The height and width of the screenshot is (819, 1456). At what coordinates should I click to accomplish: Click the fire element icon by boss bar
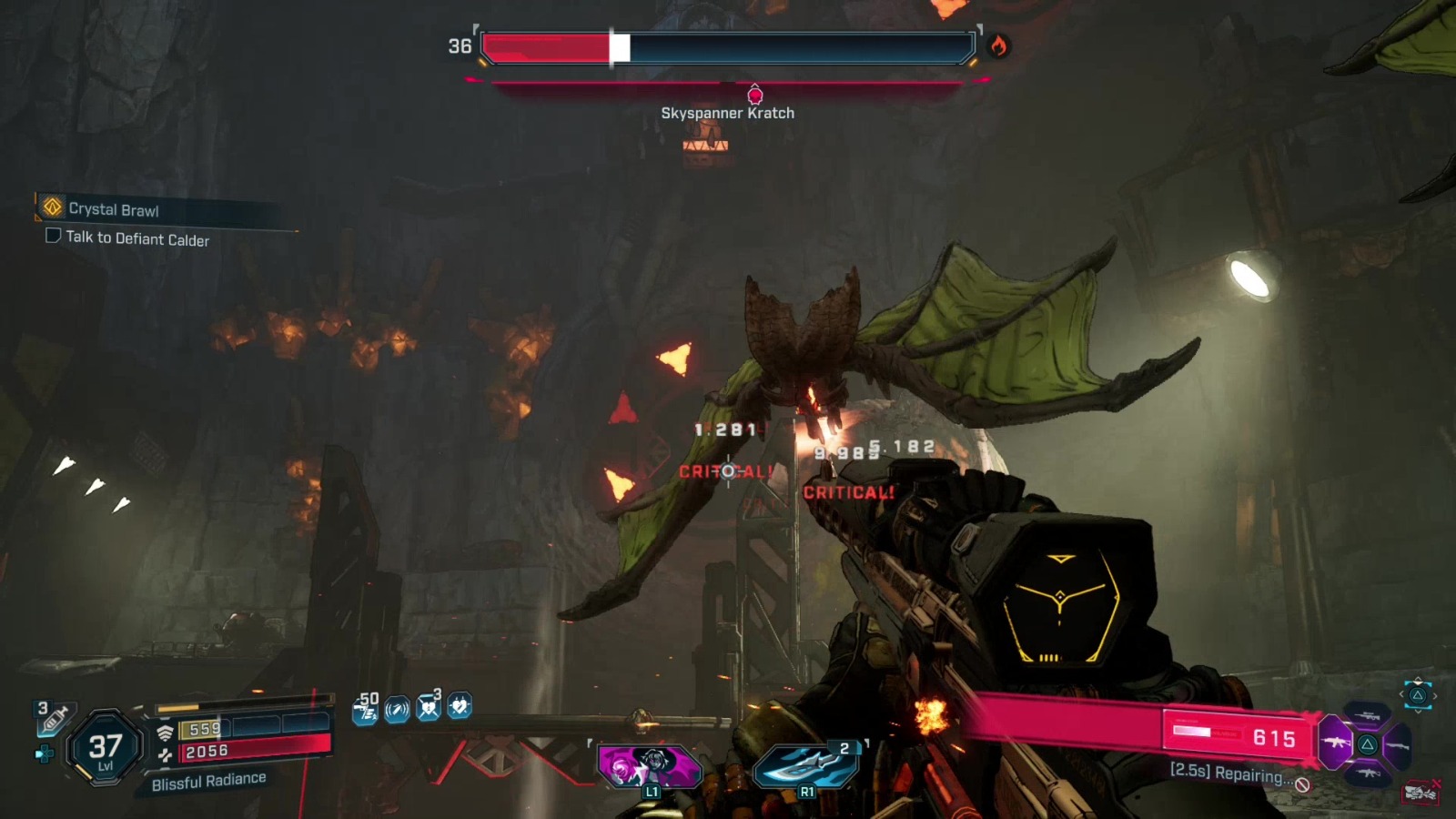[x=999, y=45]
